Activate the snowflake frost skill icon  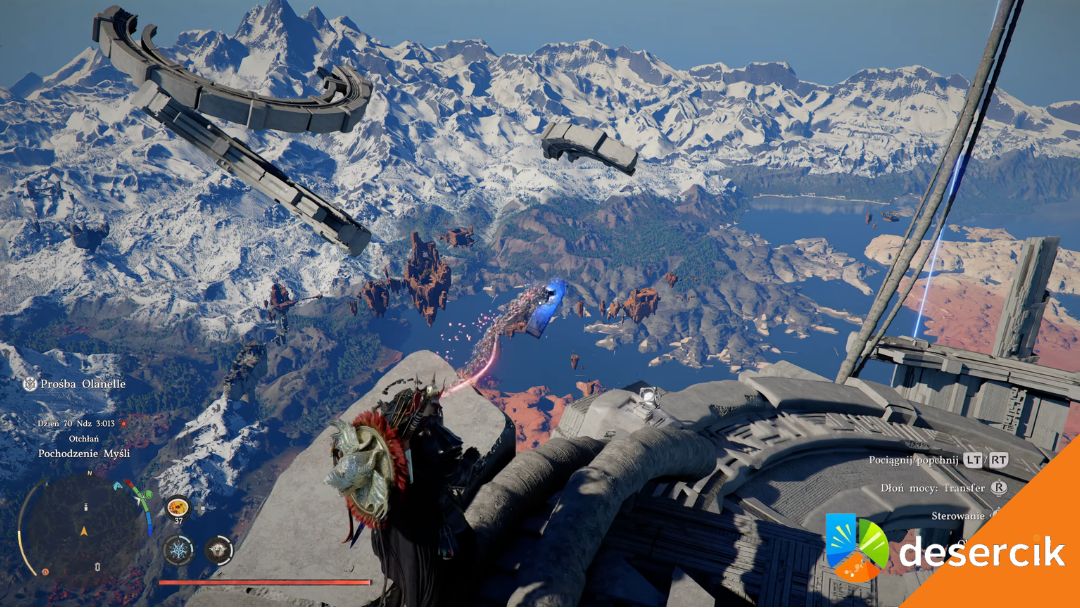[178, 549]
